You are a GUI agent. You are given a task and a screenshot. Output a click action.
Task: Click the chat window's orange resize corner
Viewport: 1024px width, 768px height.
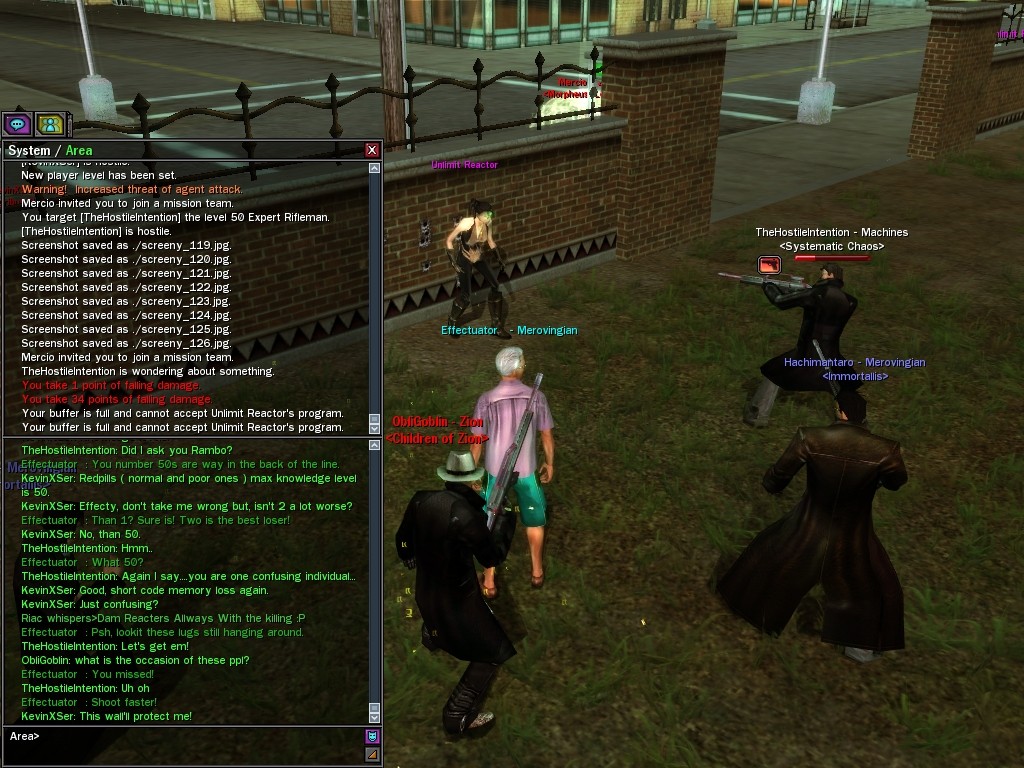372,755
